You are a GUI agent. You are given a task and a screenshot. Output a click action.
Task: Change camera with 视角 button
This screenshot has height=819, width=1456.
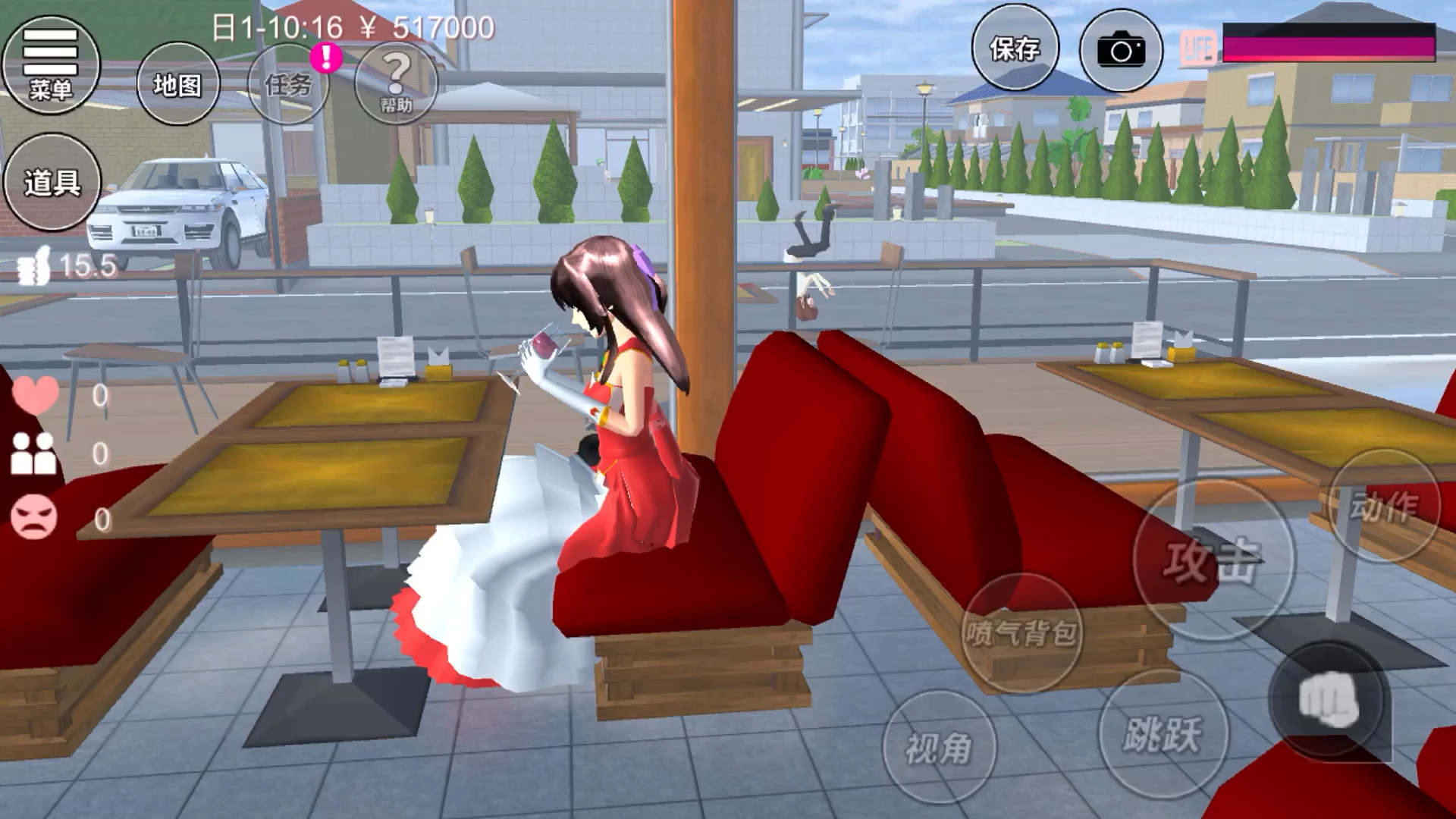pos(939,747)
